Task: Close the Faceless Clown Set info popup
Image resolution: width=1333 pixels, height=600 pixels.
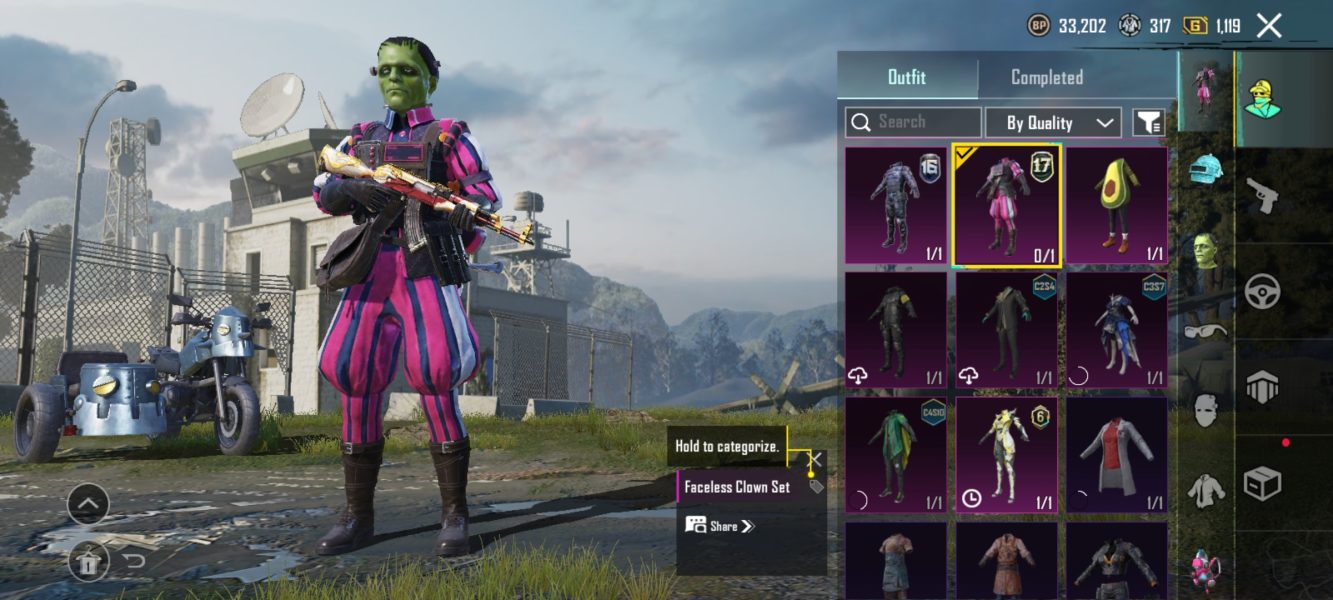Action: 817,459
